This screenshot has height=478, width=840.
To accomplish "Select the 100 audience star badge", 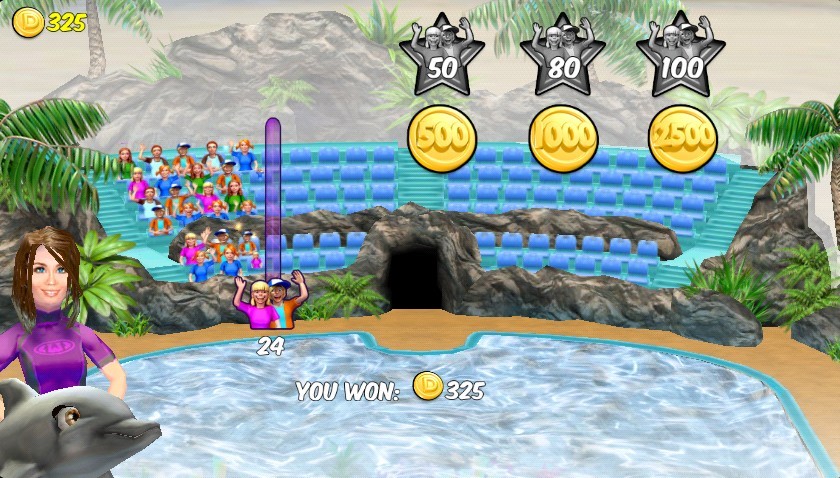I will click(x=681, y=56).
